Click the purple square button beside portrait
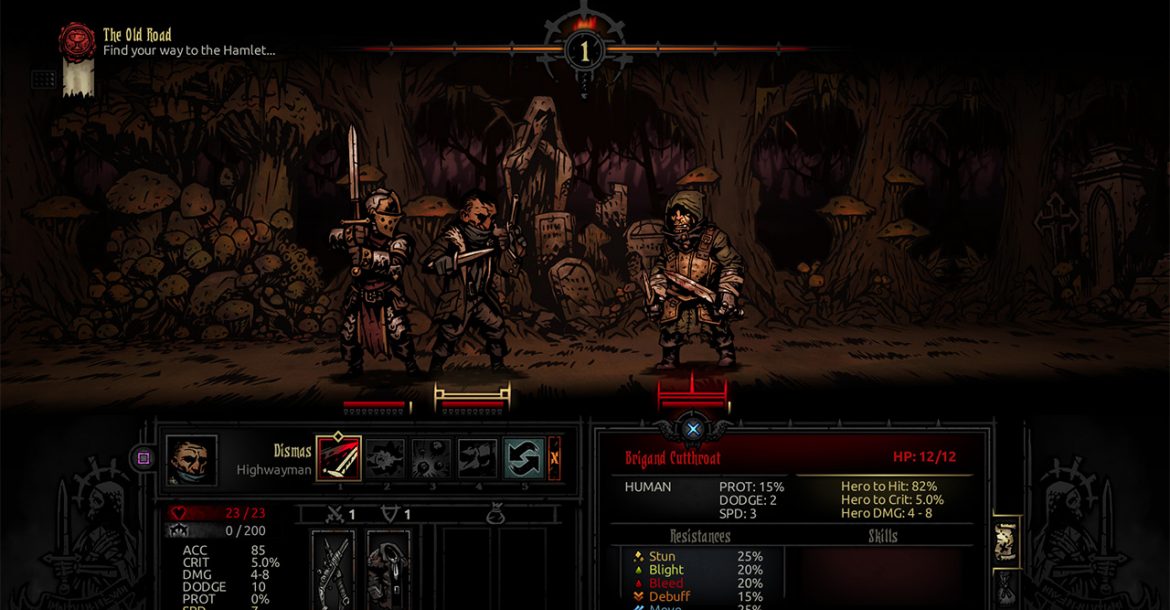Screen dimensions: 1170x610 click(143, 459)
